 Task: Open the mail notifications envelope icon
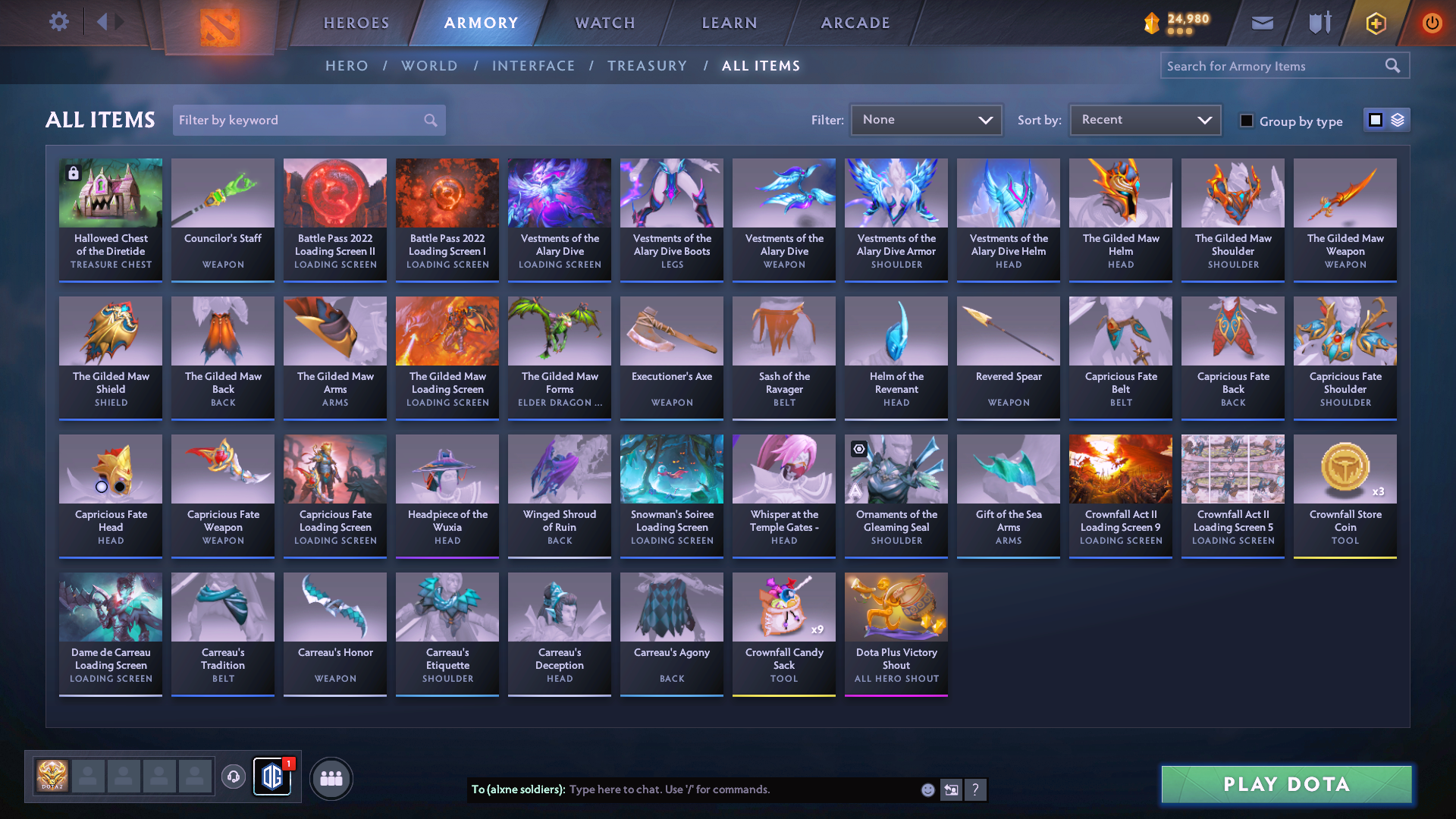(x=1261, y=22)
